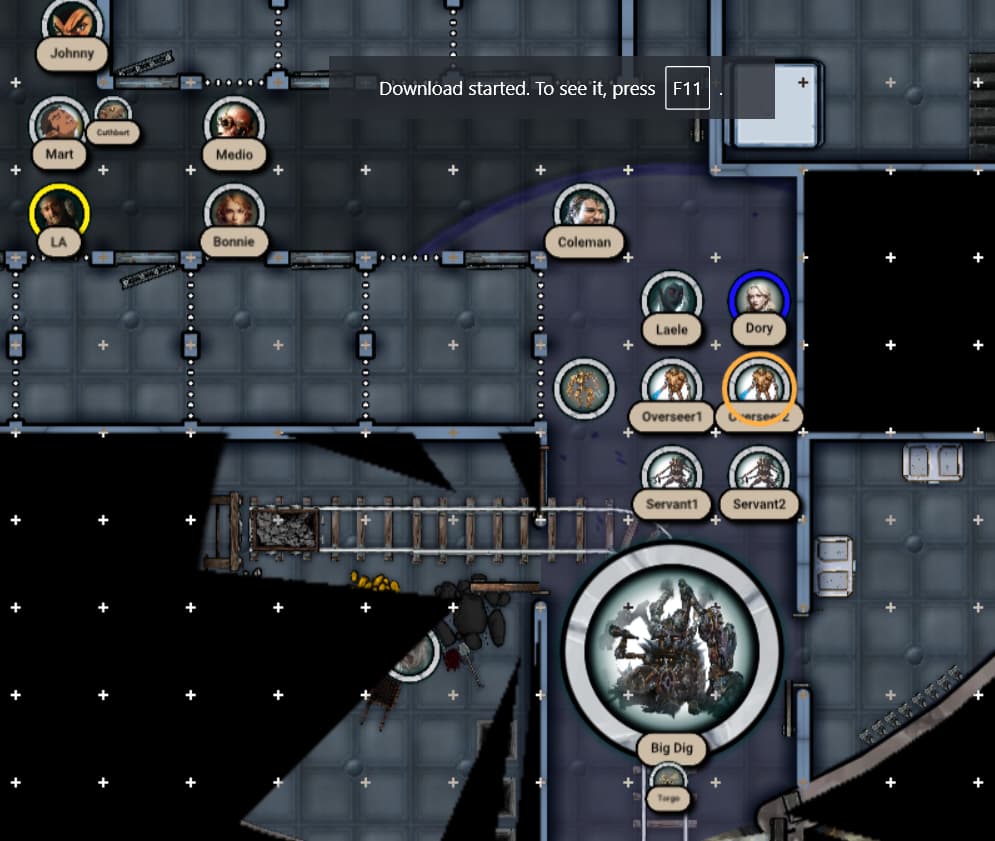Choose the yellow-ringed LA token

coord(60,212)
